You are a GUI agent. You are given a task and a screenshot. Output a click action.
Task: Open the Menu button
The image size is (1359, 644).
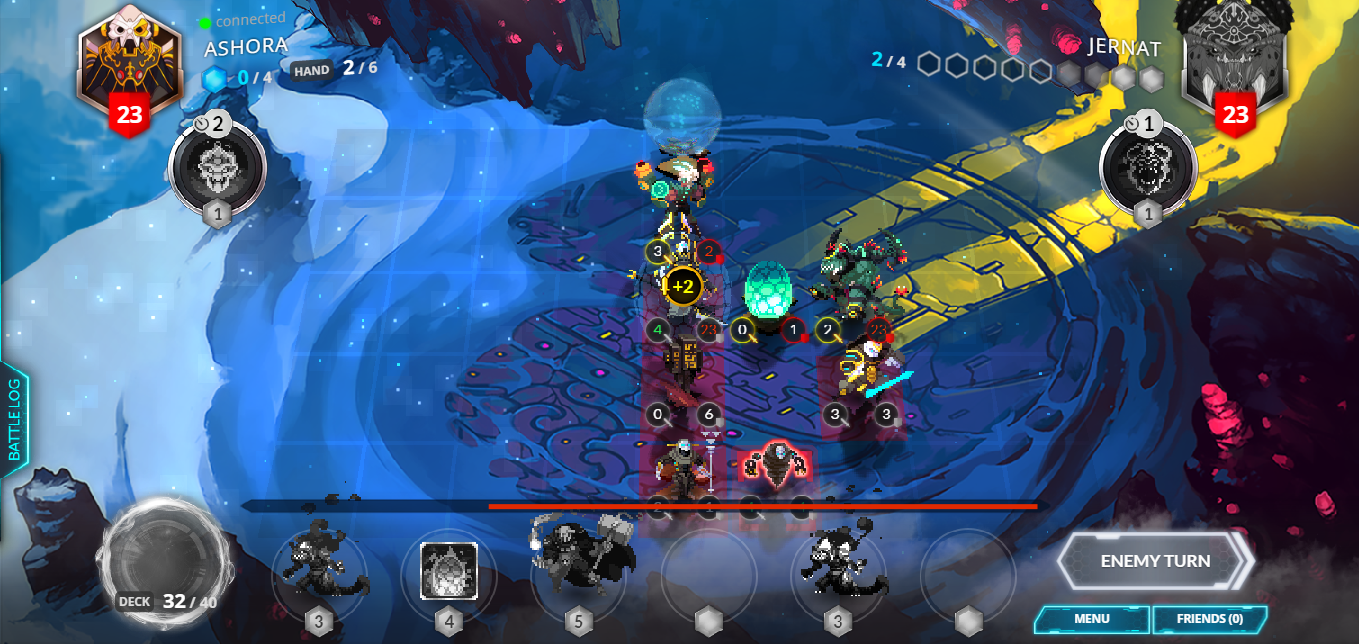coord(1091,619)
